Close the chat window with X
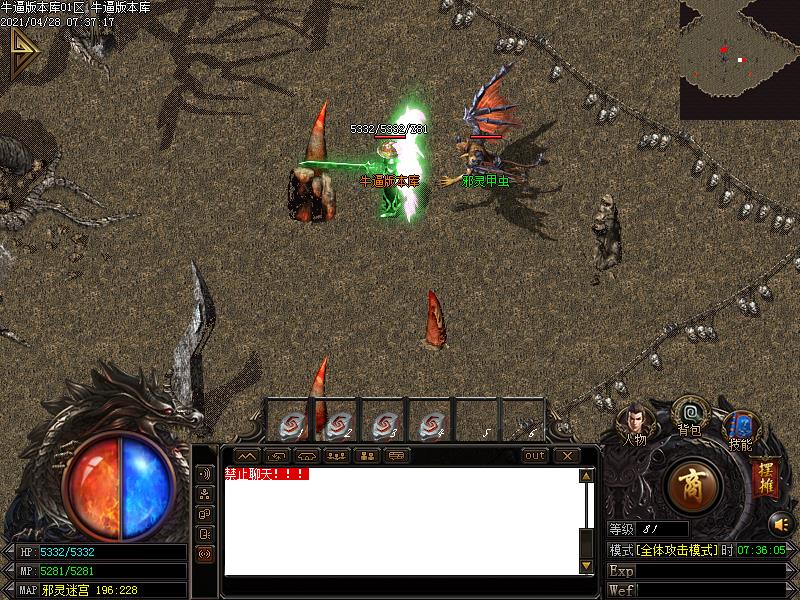Image resolution: width=800 pixels, height=600 pixels. tap(567, 456)
